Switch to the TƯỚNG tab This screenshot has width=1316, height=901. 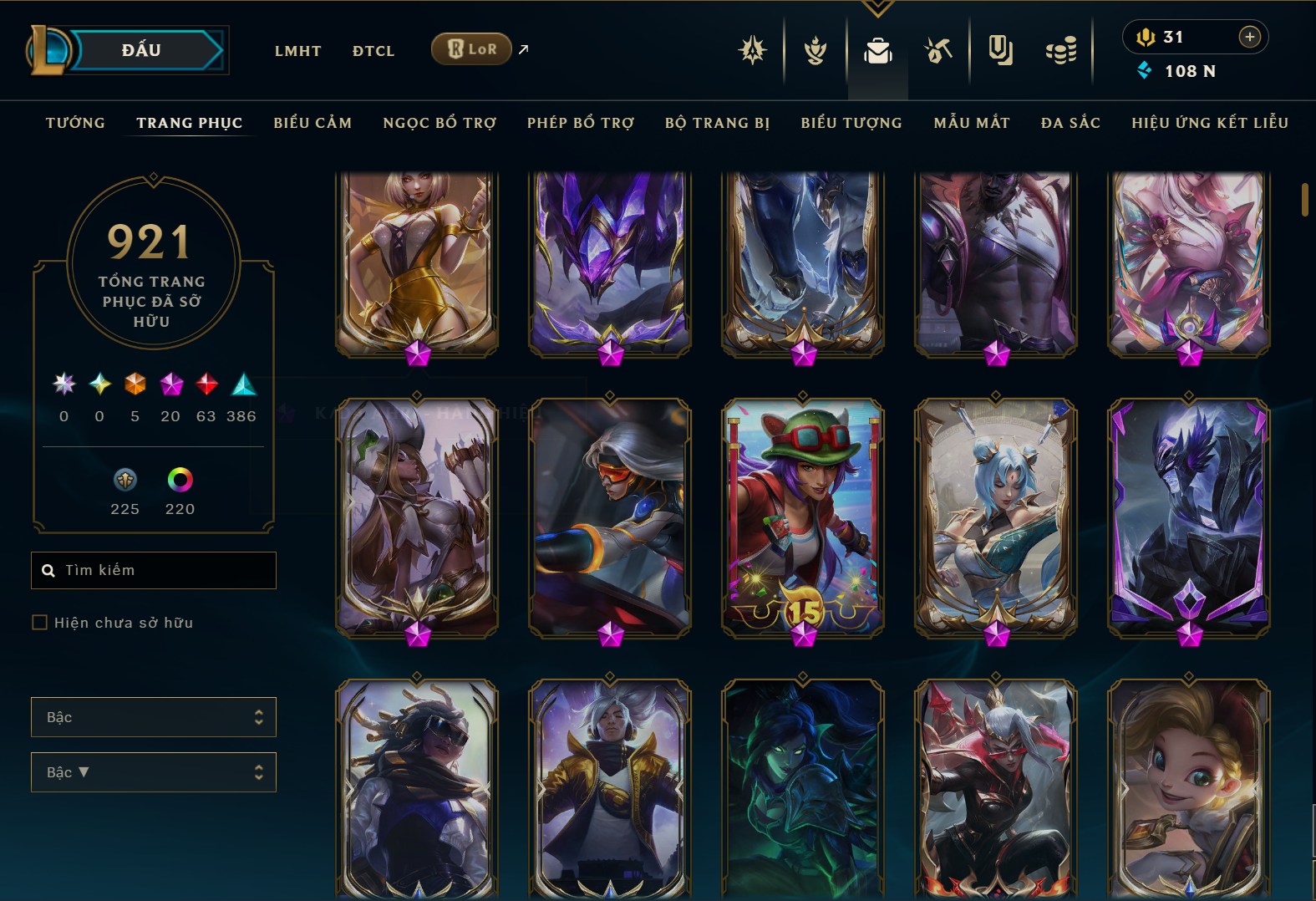coord(75,123)
